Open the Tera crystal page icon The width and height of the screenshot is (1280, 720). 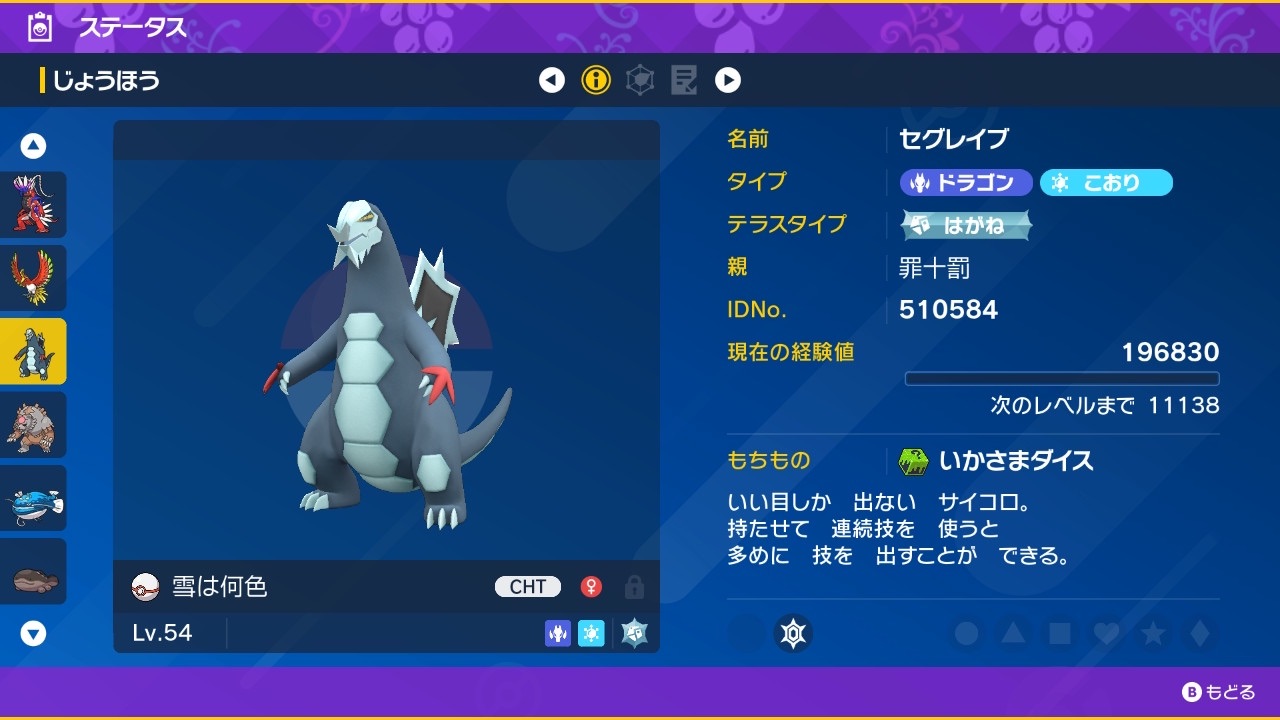[639, 80]
